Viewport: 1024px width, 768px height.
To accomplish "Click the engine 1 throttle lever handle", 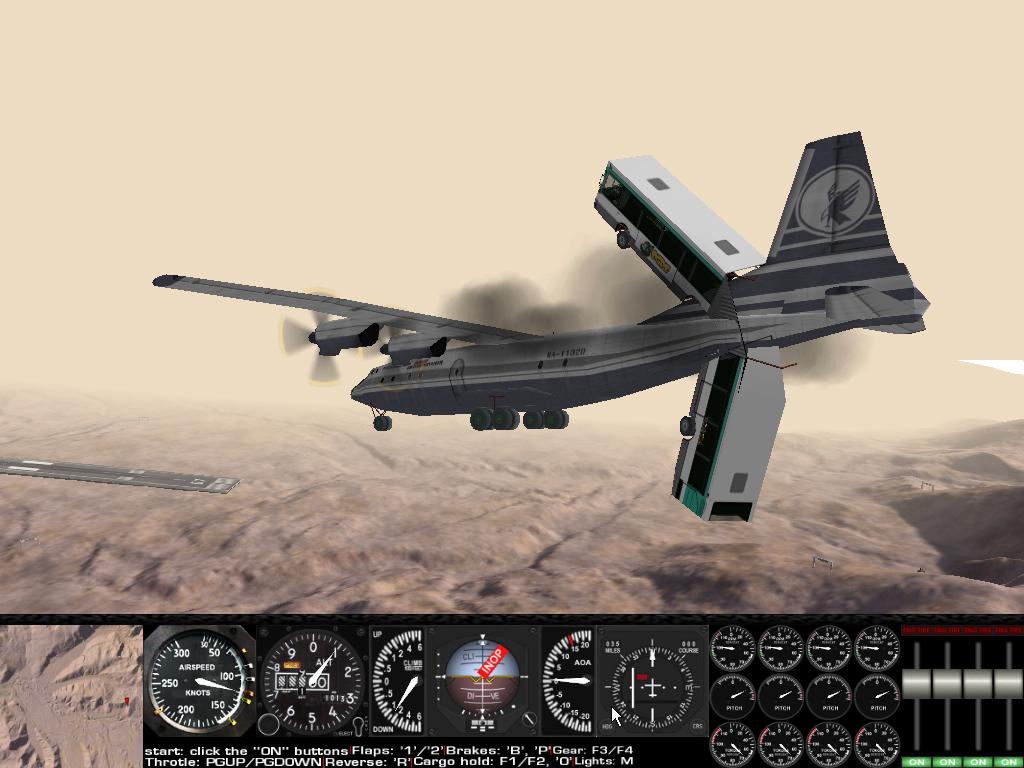I will [916, 684].
